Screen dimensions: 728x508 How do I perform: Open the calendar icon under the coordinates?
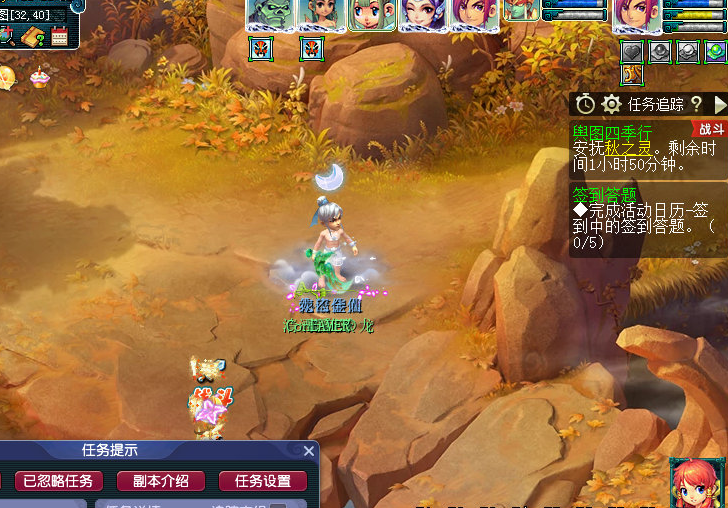[x=59, y=37]
